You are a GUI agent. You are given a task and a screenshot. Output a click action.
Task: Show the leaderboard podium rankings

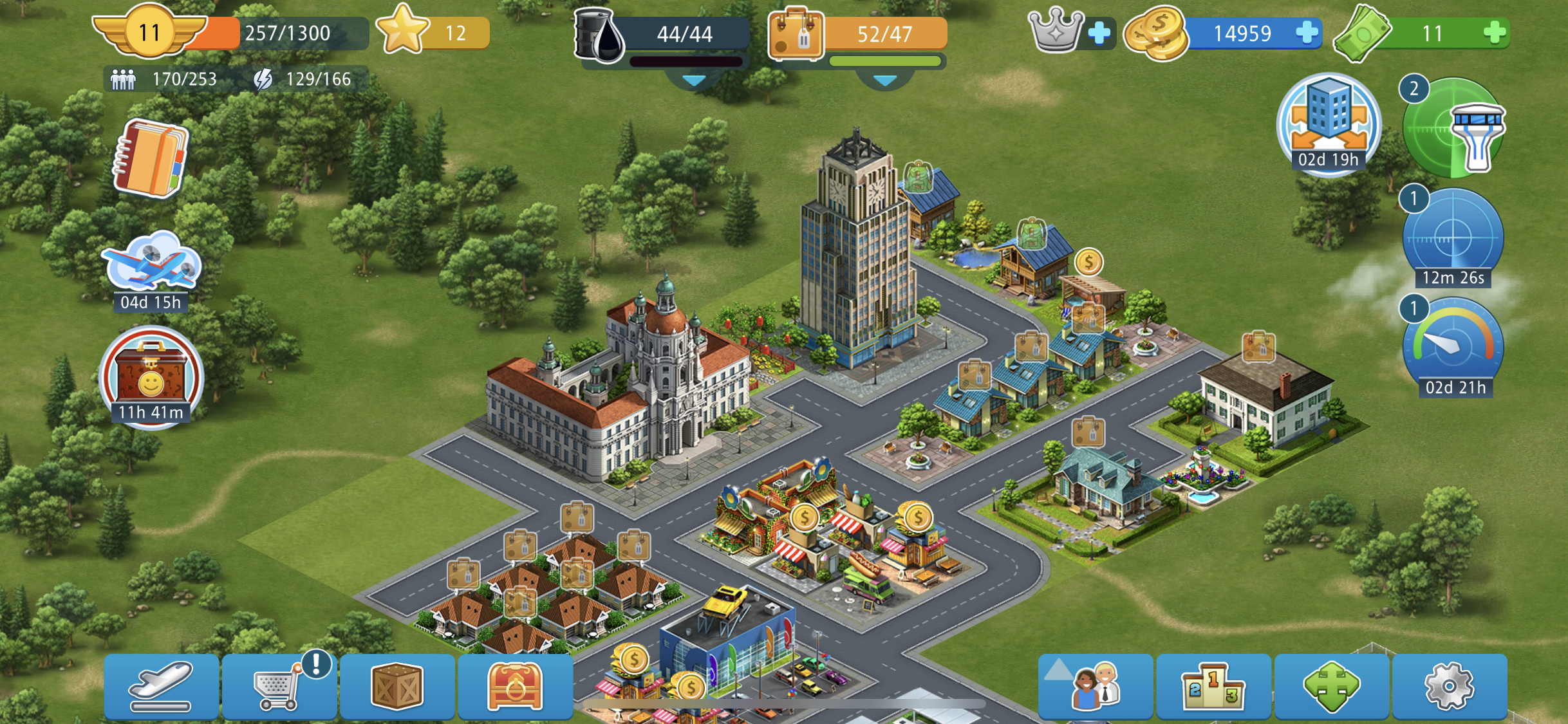coord(1213,687)
